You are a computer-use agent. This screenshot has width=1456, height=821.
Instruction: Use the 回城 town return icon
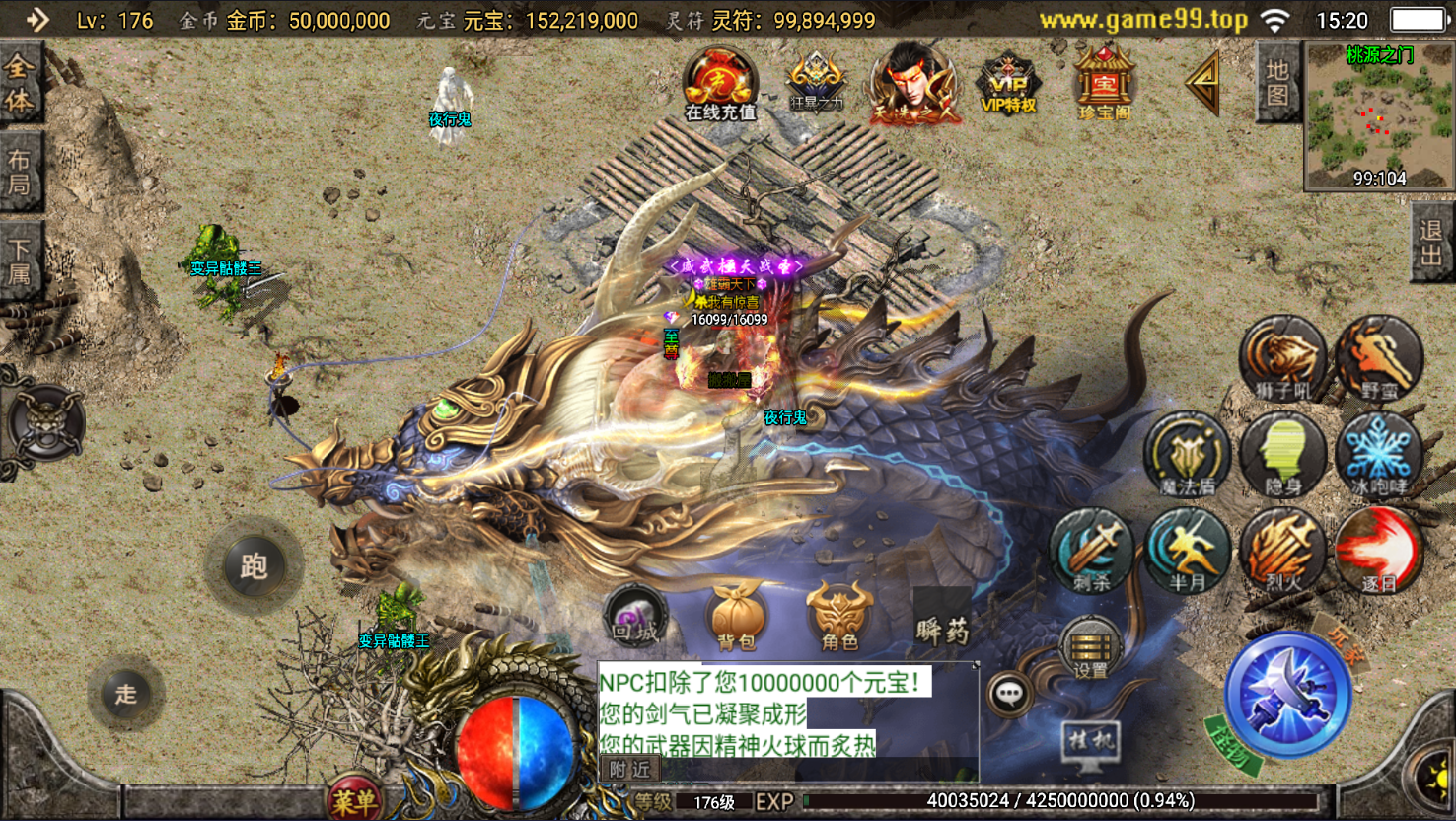click(636, 617)
